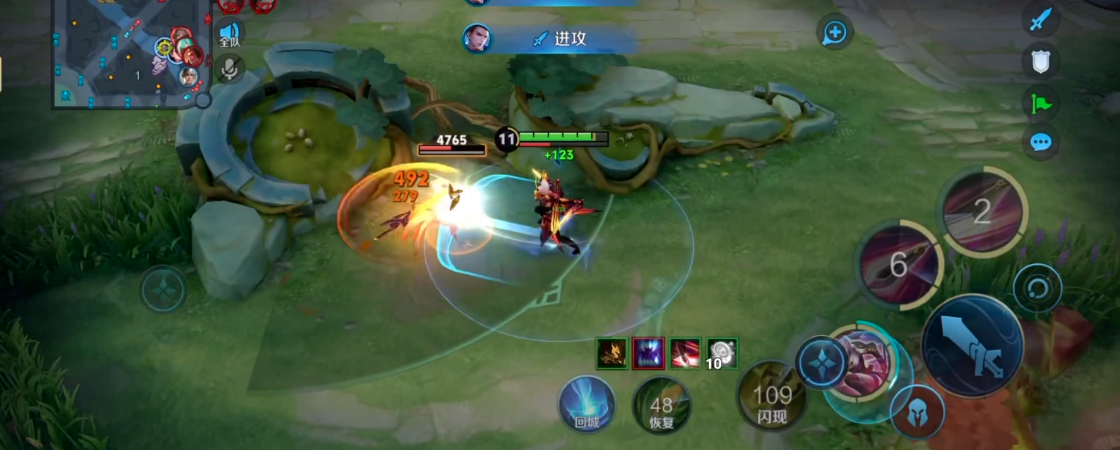
Task: Use the 恢复 restore ability
Action: tap(662, 406)
